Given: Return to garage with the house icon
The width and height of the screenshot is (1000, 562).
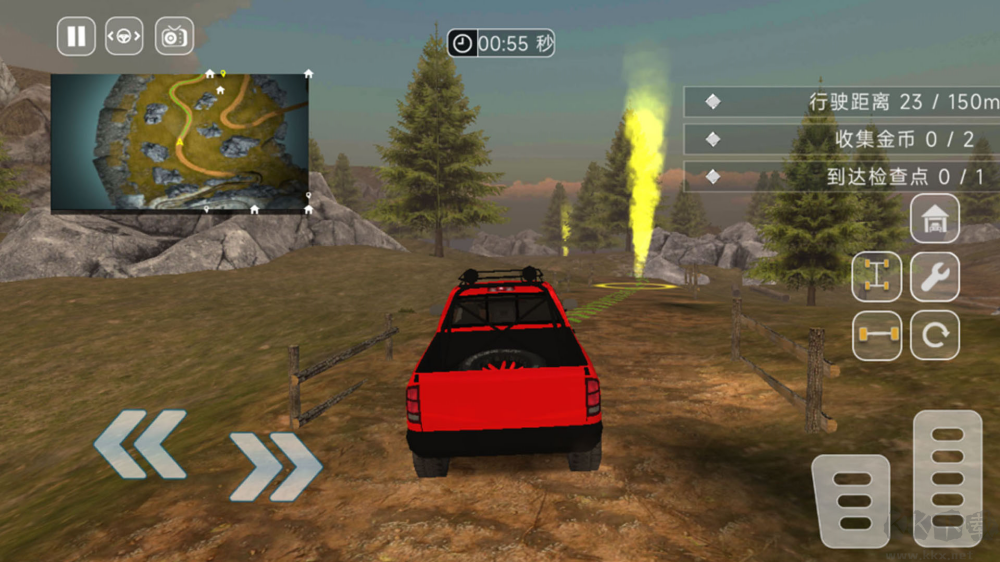Looking at the screenshot, I should 935,218.
